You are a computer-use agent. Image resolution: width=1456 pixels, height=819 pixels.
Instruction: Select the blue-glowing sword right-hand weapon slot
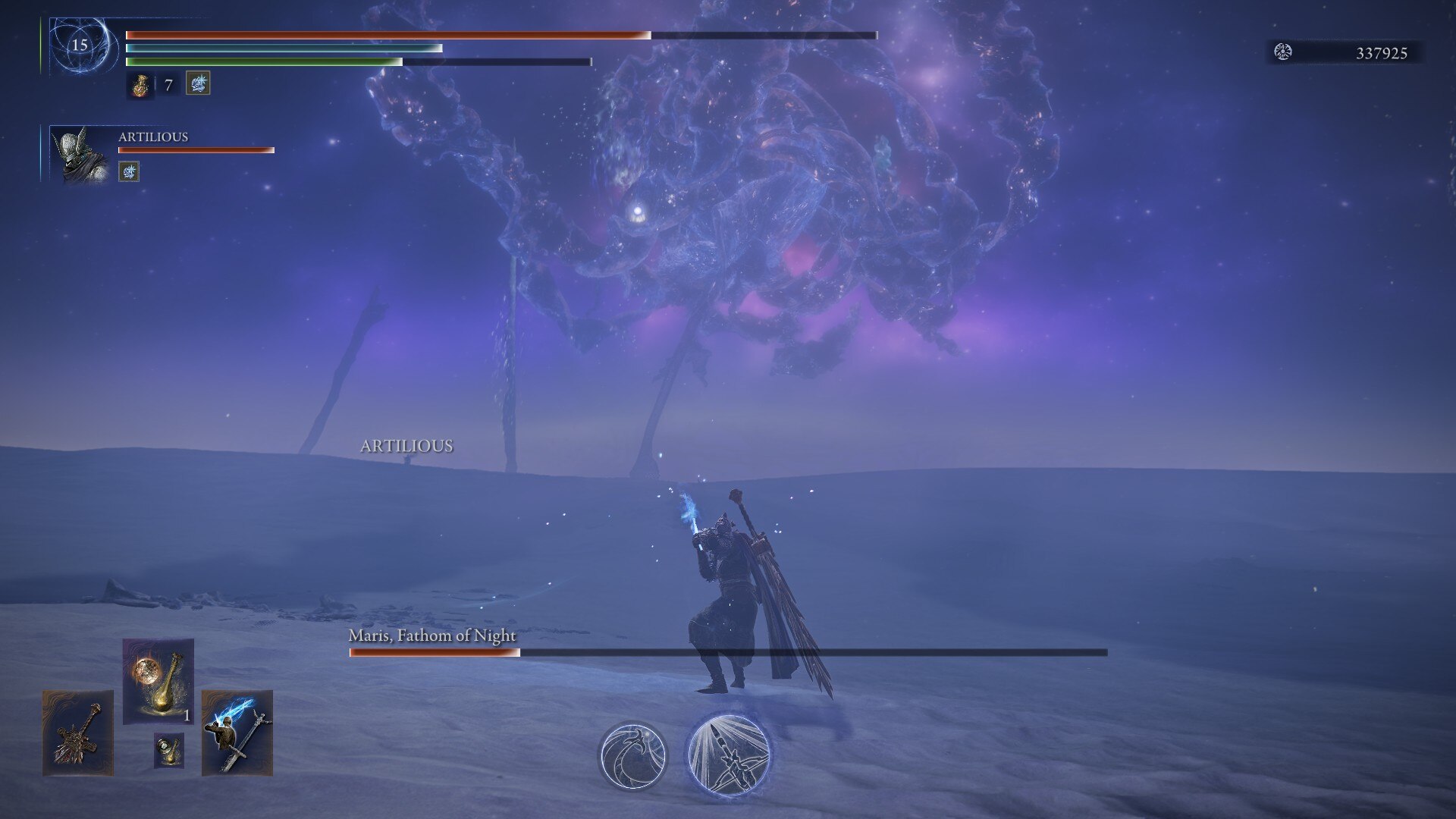click(237, 733)
